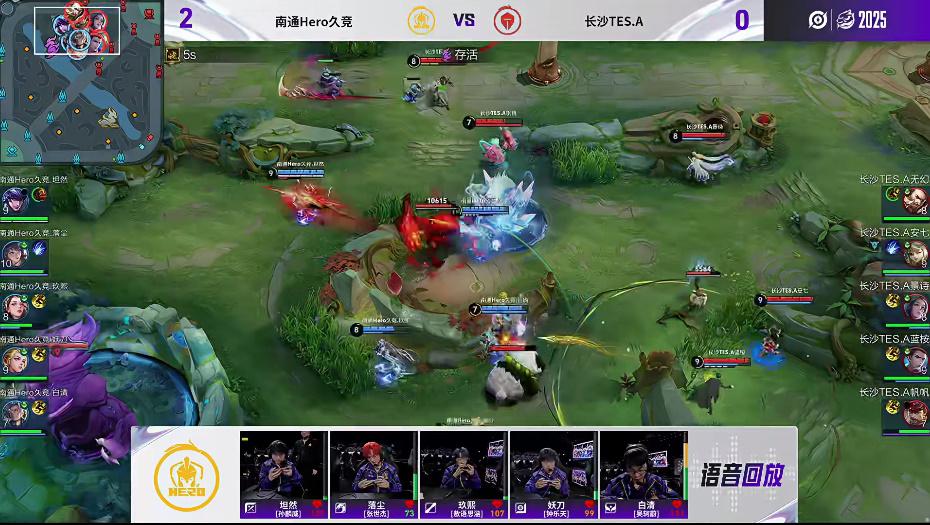The image size is (930, 525).
Task: Open player 落尘's webcam thumbnail
Action: pos(374,465)
